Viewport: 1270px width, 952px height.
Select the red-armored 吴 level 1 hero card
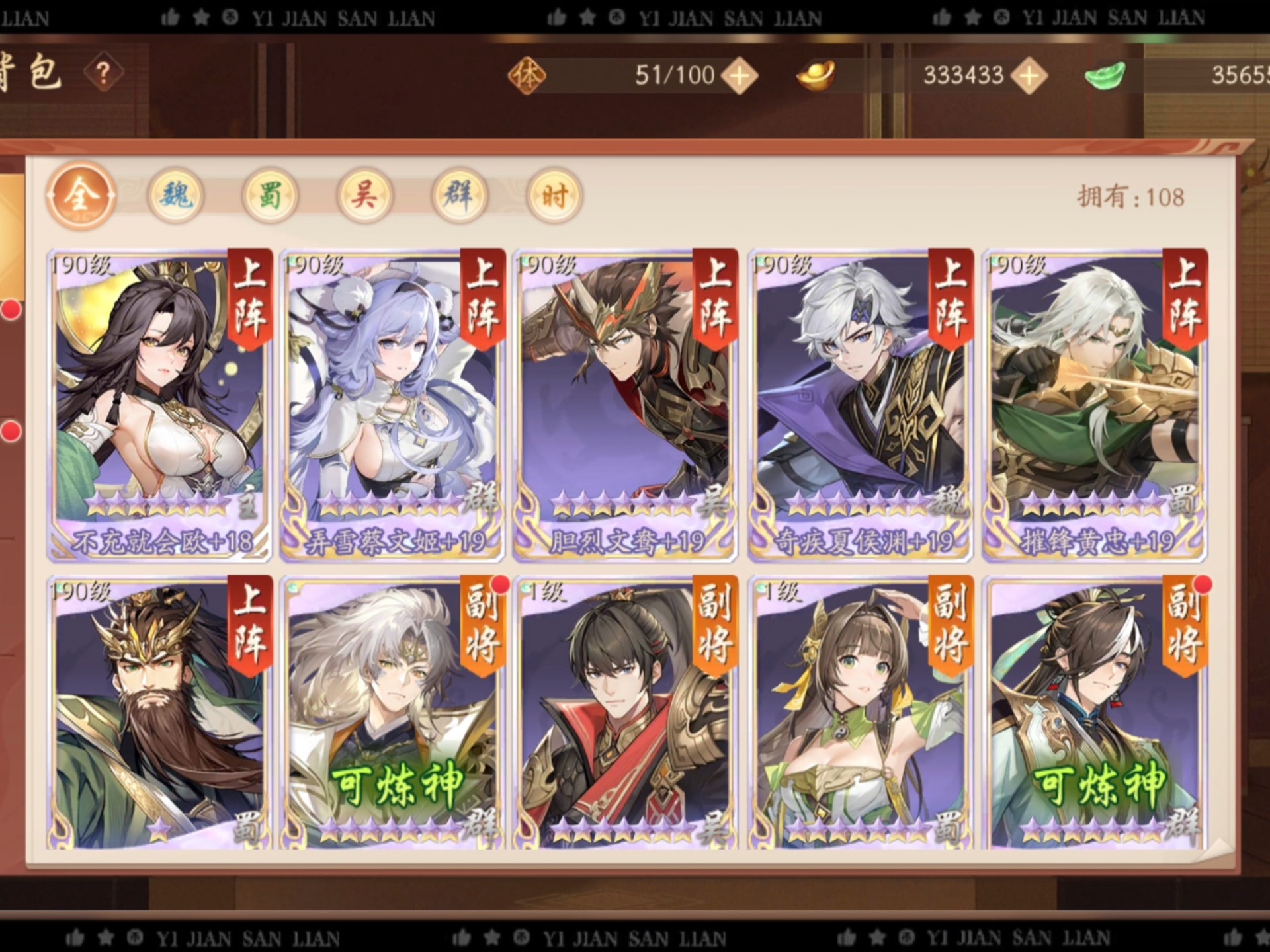[x=625, y=714]
